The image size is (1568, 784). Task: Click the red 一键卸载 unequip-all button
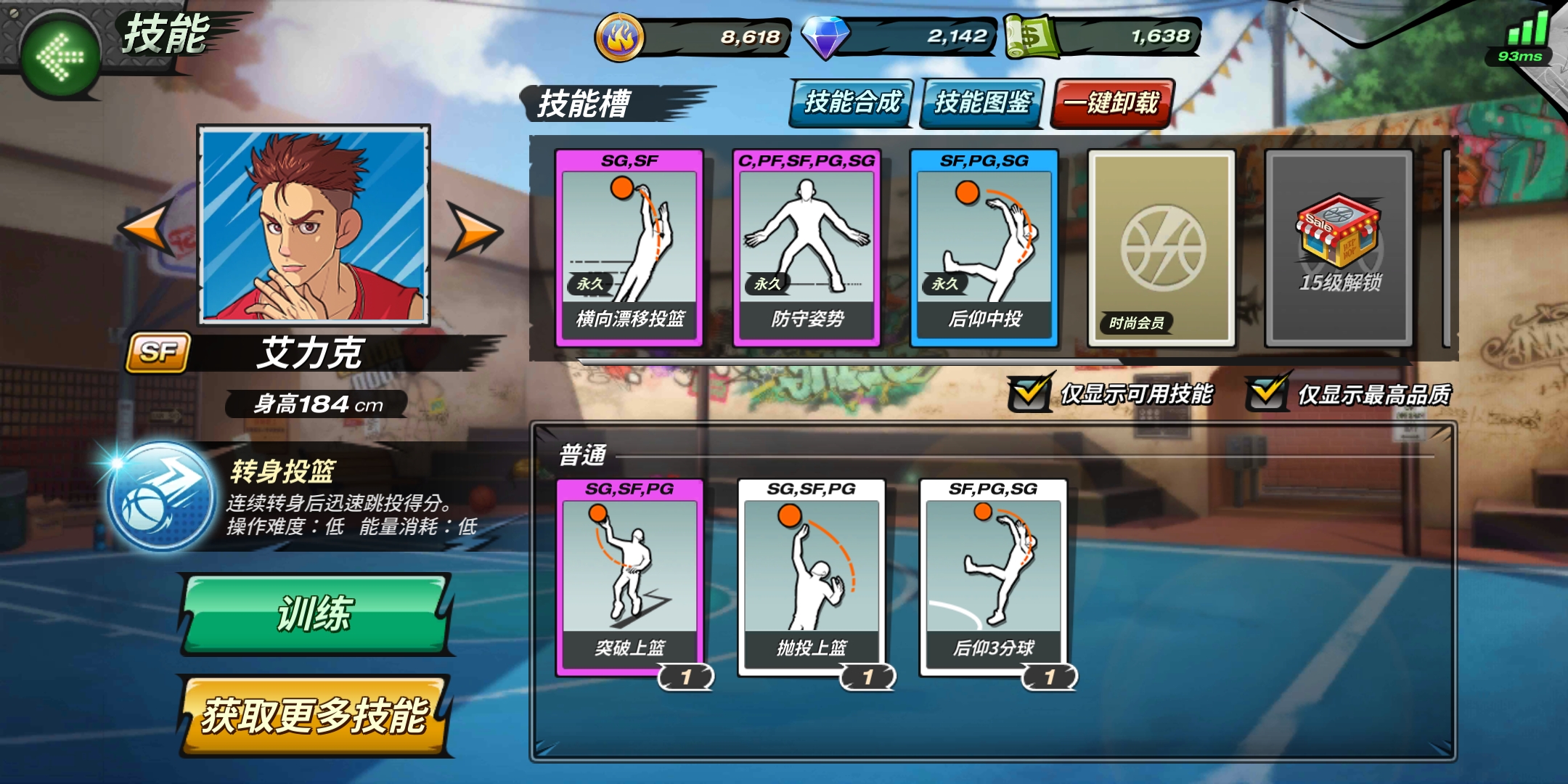pos(1111,103)
